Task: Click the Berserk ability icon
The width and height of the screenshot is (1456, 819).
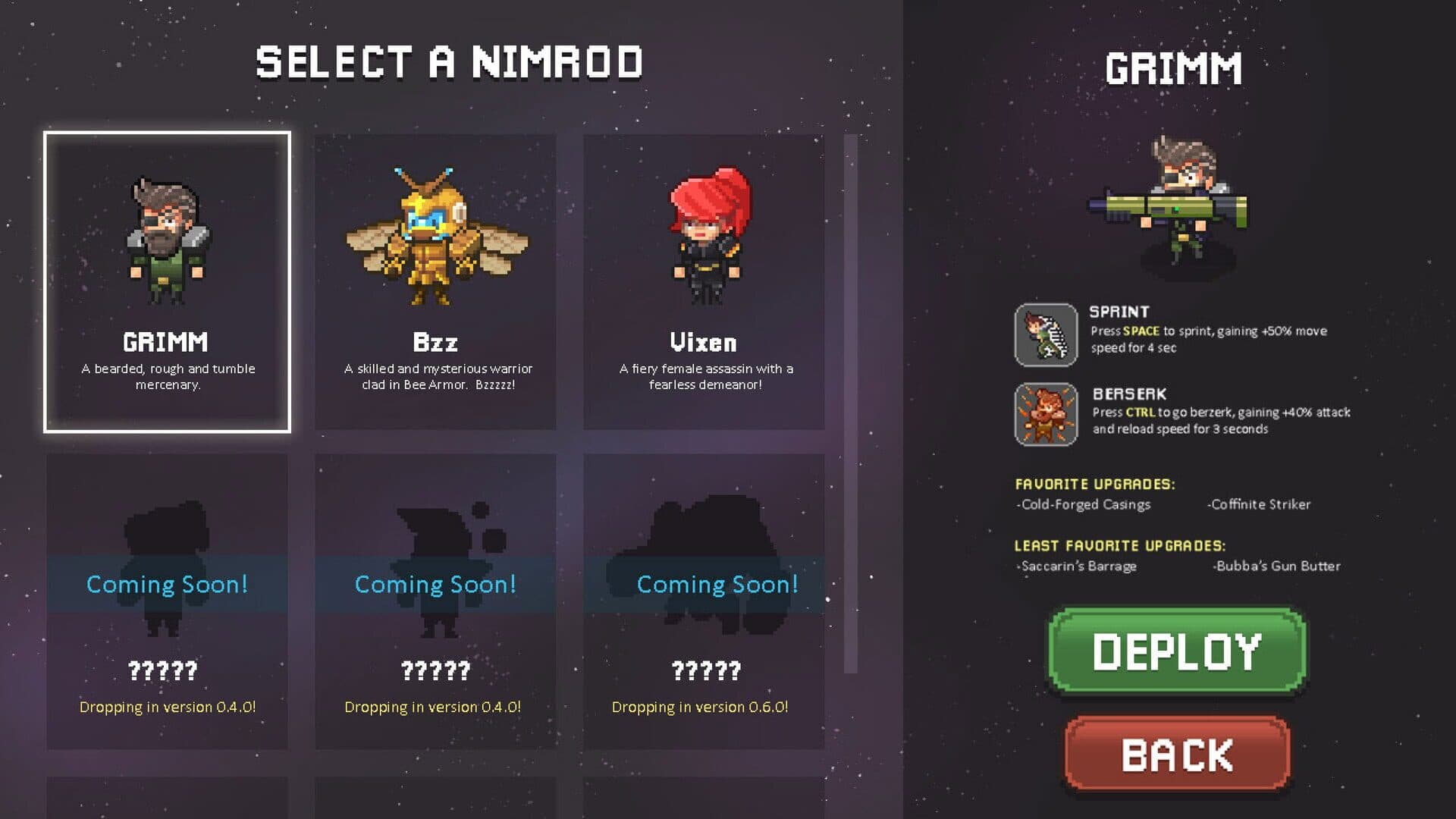Action: (1045, 416)
